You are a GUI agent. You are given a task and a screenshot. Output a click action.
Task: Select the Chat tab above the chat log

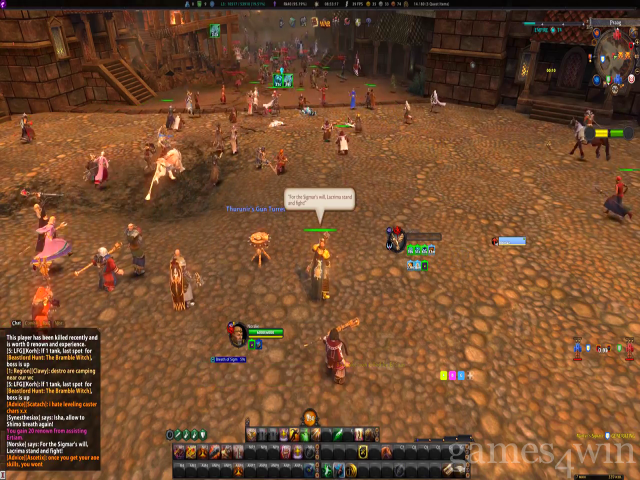[x=16, y=323]
